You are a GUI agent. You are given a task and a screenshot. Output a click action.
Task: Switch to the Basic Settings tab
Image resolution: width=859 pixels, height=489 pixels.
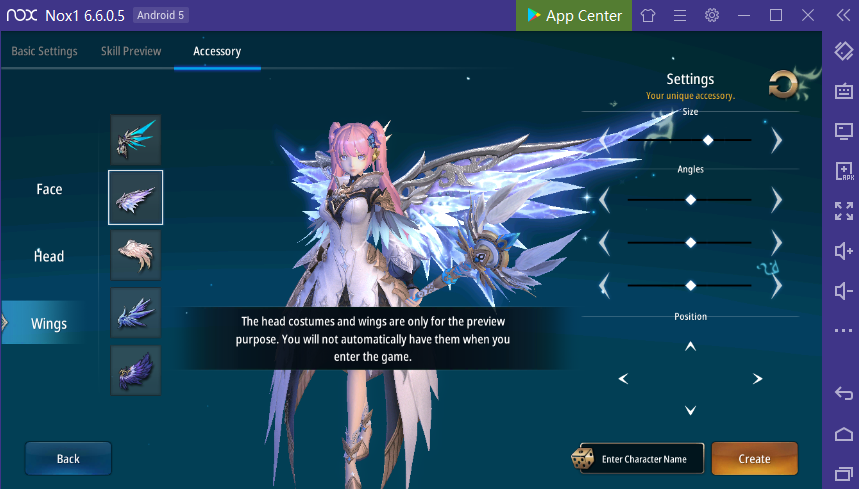(x=44, y=51)
